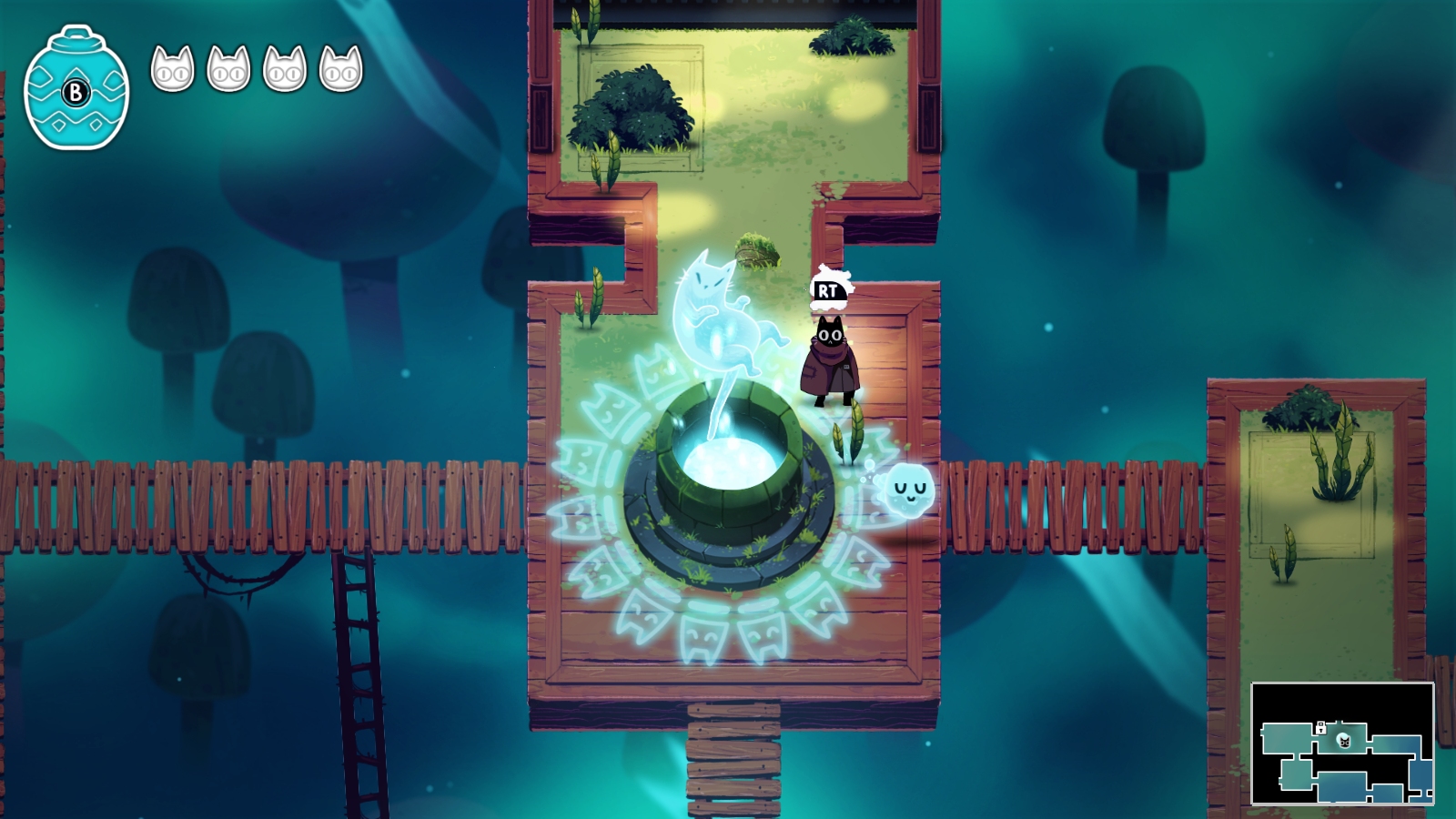Click the teal jar item icon
1456x819 pixels.
76,88
